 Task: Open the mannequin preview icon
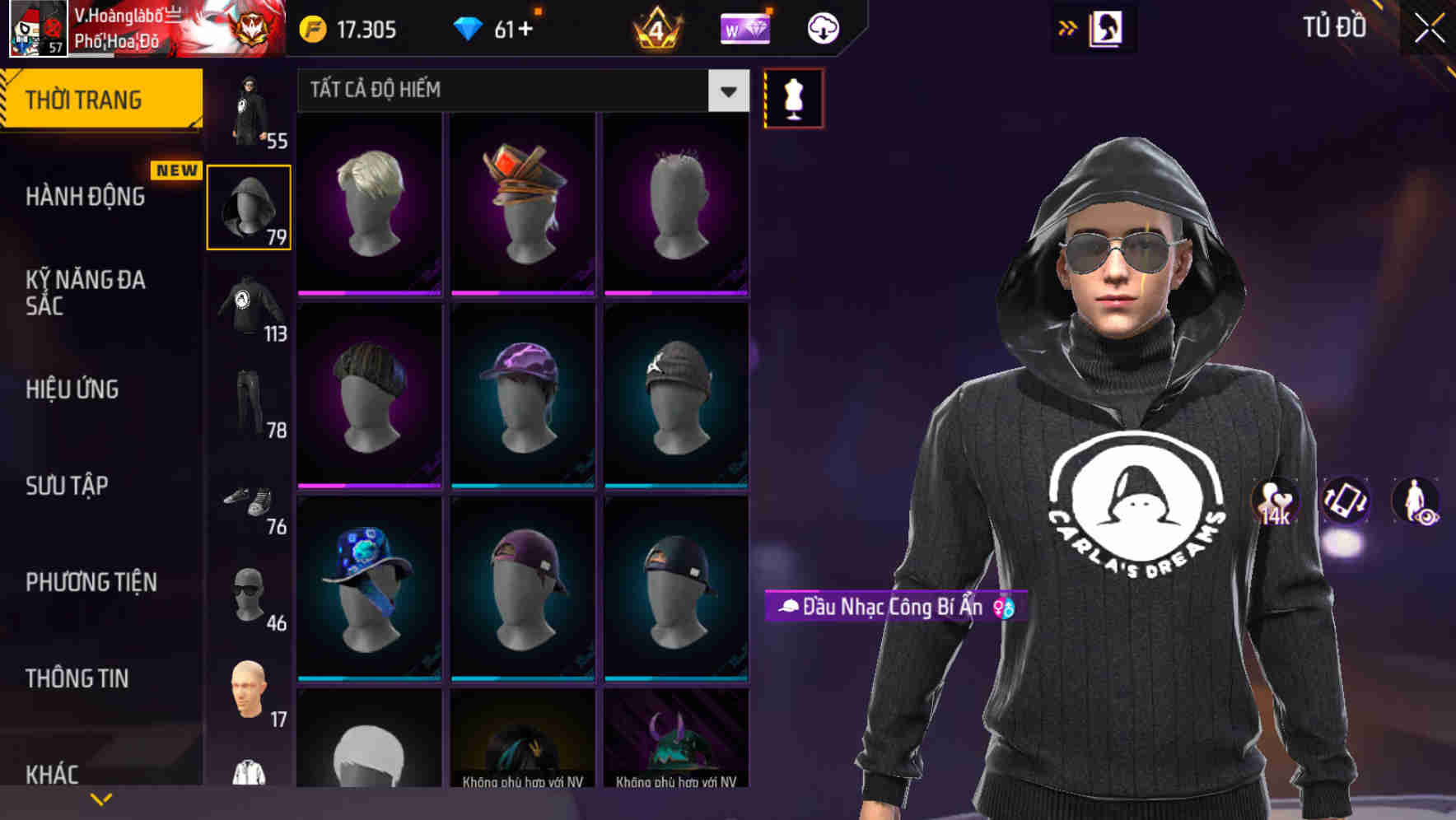click(x=793, y=96)
